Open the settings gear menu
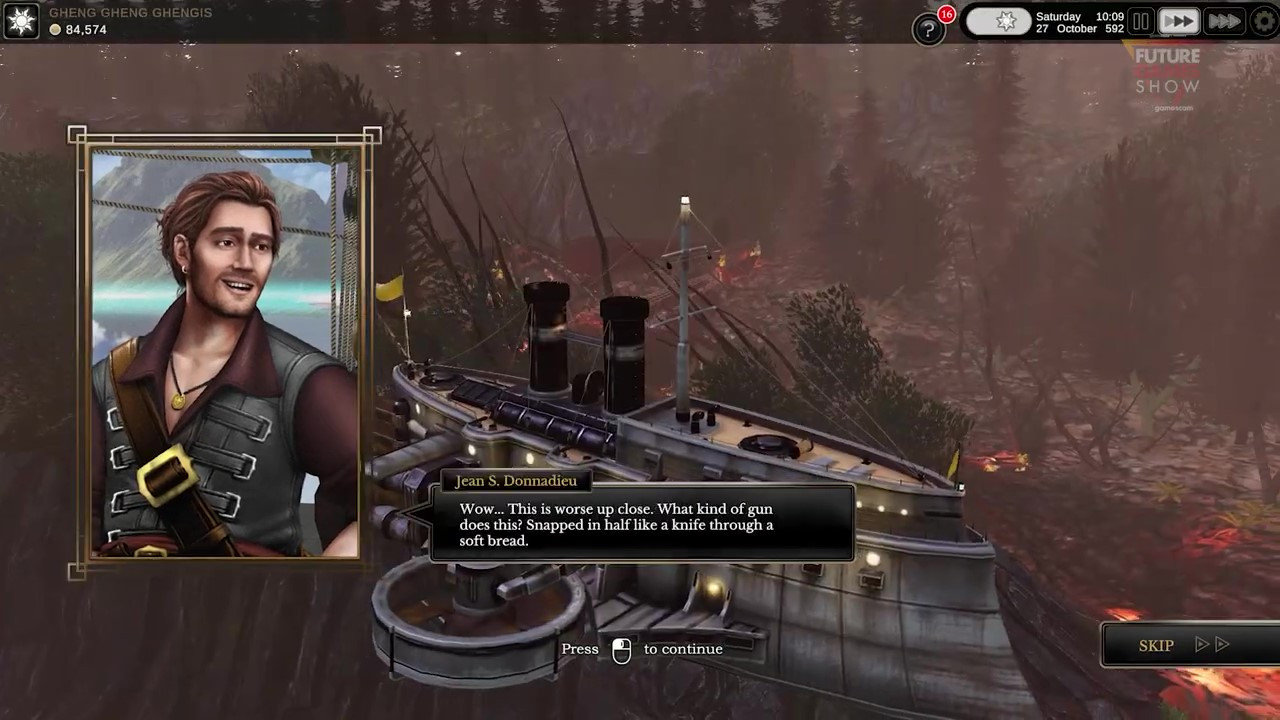 (x=1265, y=21)
